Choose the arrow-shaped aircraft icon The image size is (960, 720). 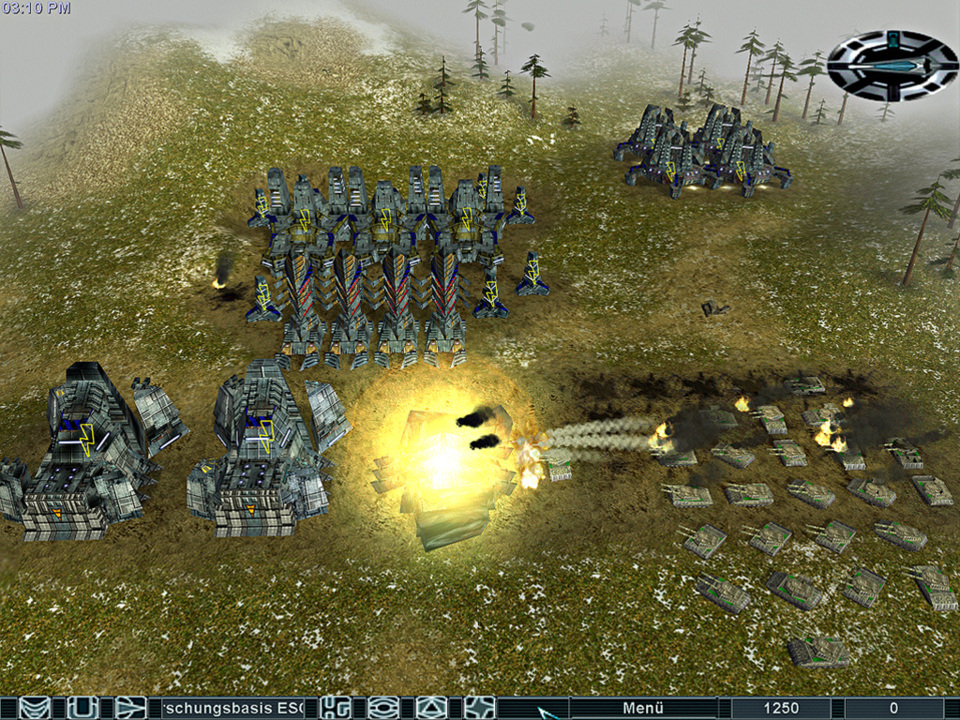(130, 708)
